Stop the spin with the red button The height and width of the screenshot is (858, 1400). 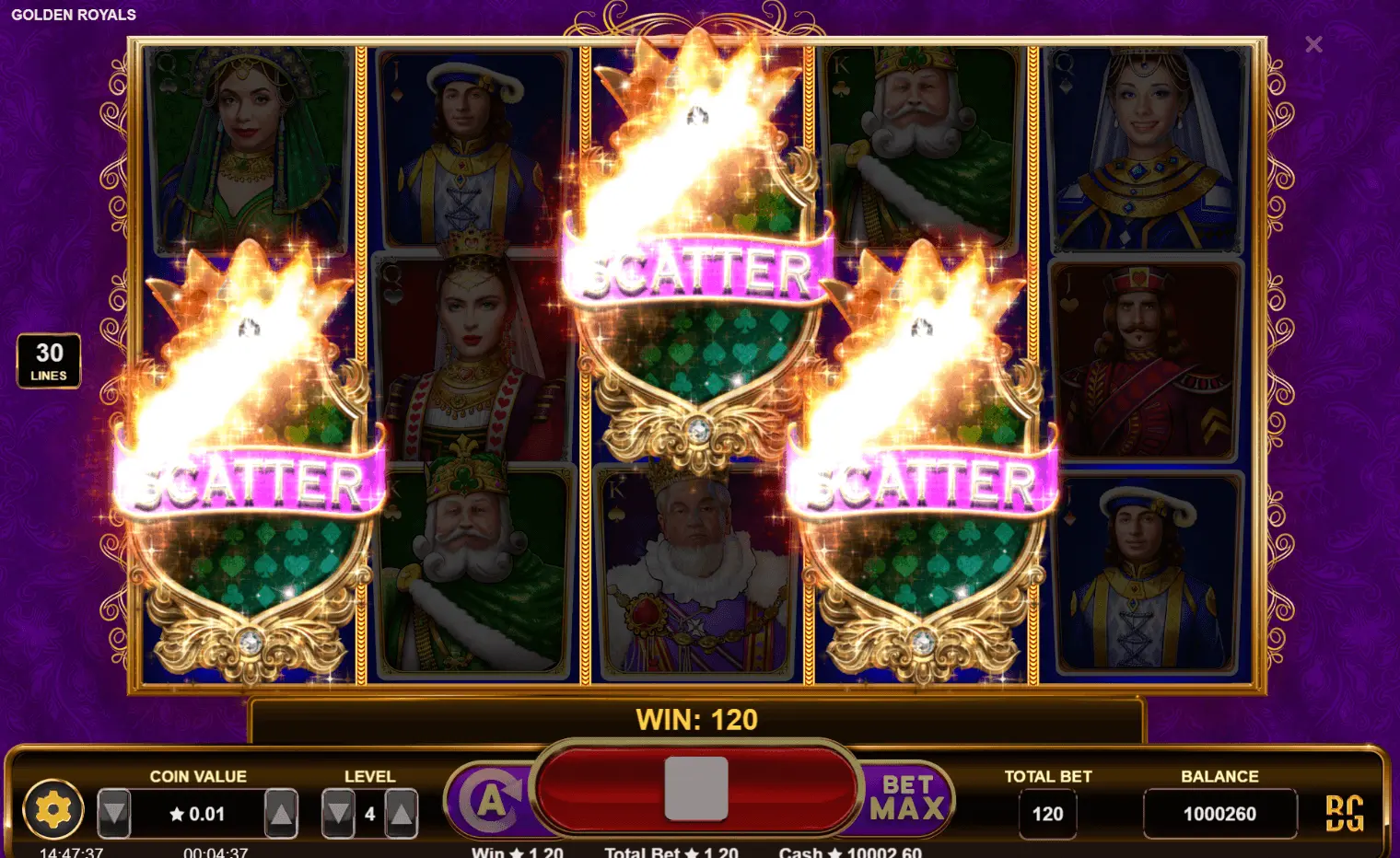point(696,789)
